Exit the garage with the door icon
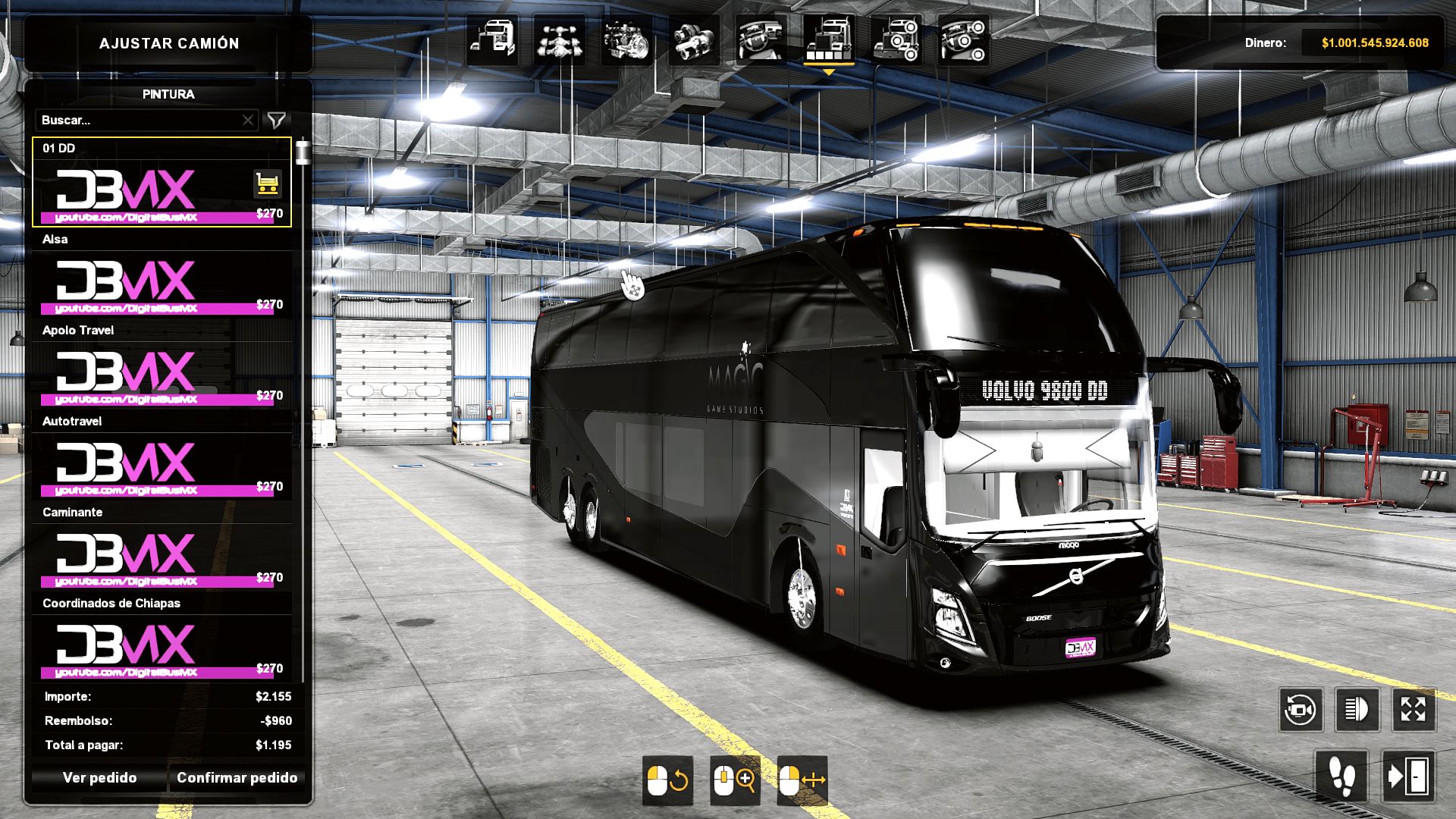Screen dimensions: 1456x819 (x=1407, y=777)
